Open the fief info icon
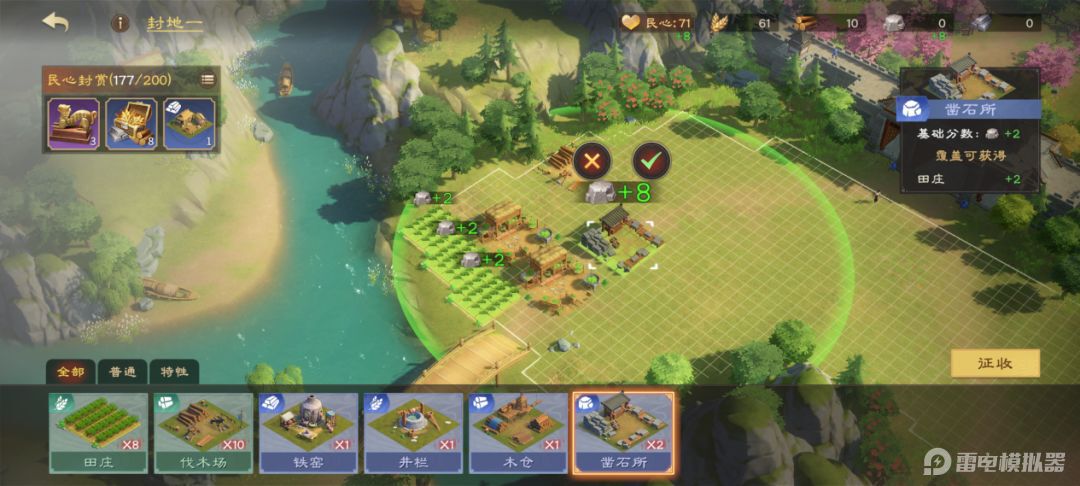This screenshot has width=1080, height=486. (x=120, y=22)
